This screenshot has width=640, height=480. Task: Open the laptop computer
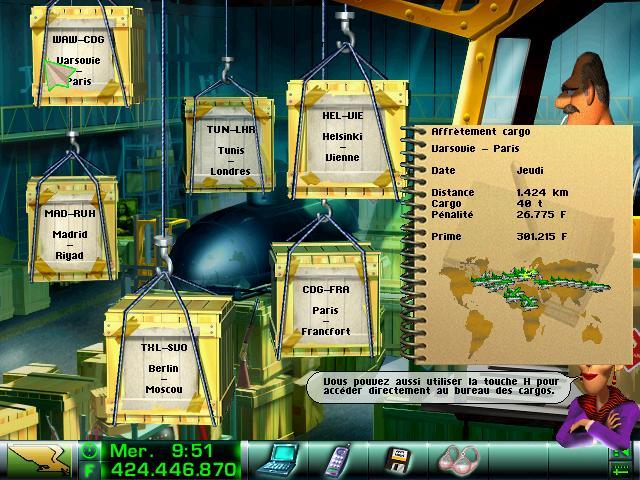[277, 459]
